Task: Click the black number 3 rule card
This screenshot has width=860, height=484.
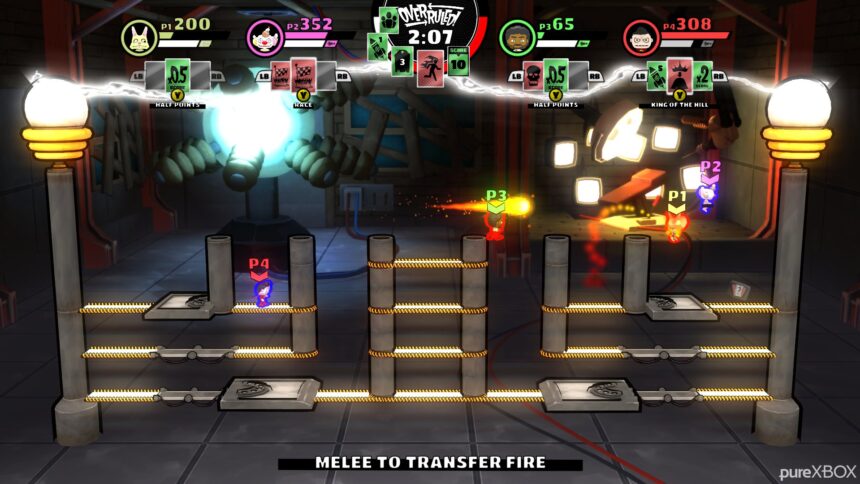Action: [x=401, y=61]
